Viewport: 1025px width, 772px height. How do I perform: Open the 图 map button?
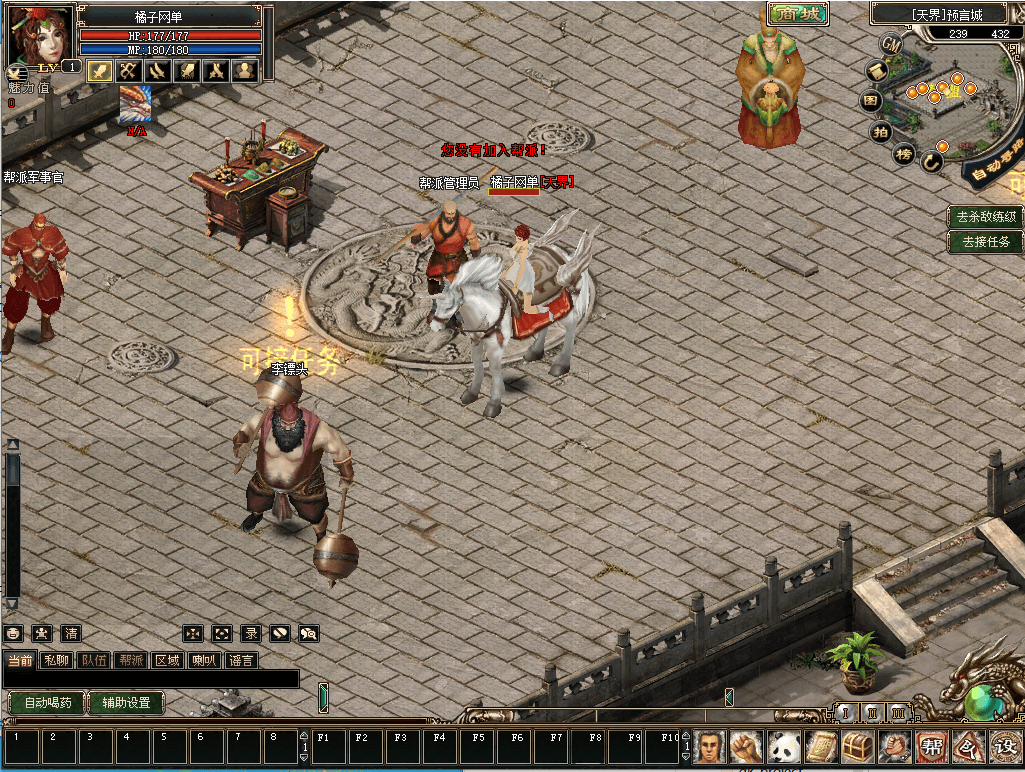(x=871, y=101)
